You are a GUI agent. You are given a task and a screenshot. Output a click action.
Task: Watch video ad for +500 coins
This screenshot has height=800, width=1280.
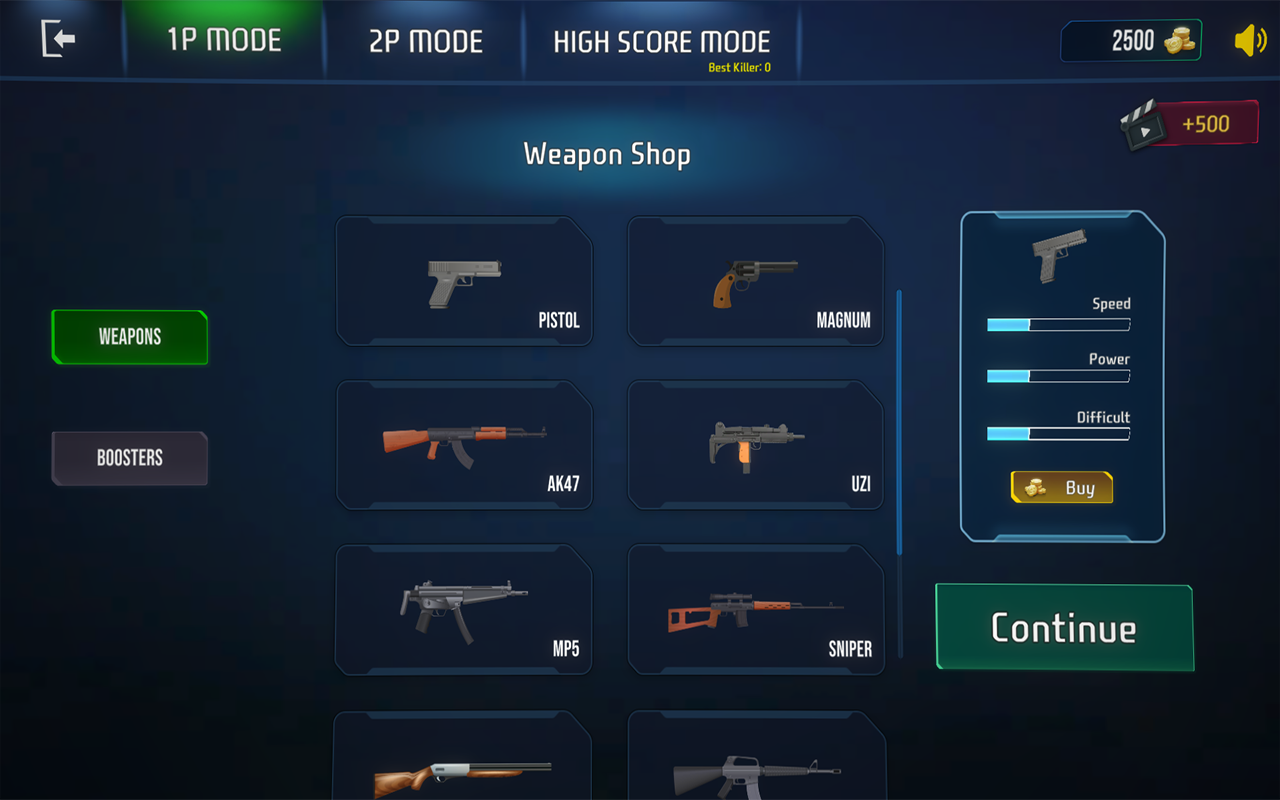pos(1190,124)
